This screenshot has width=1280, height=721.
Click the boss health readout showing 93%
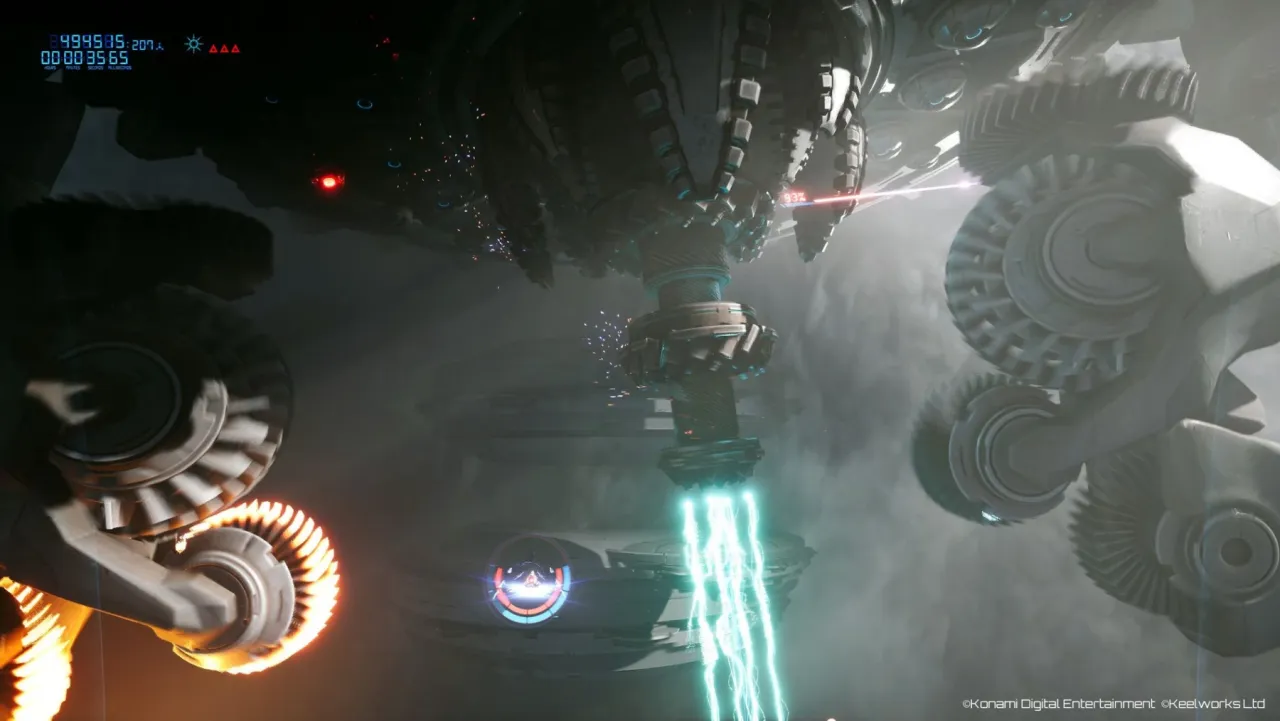pyautogui.click(x=795, y=198)
